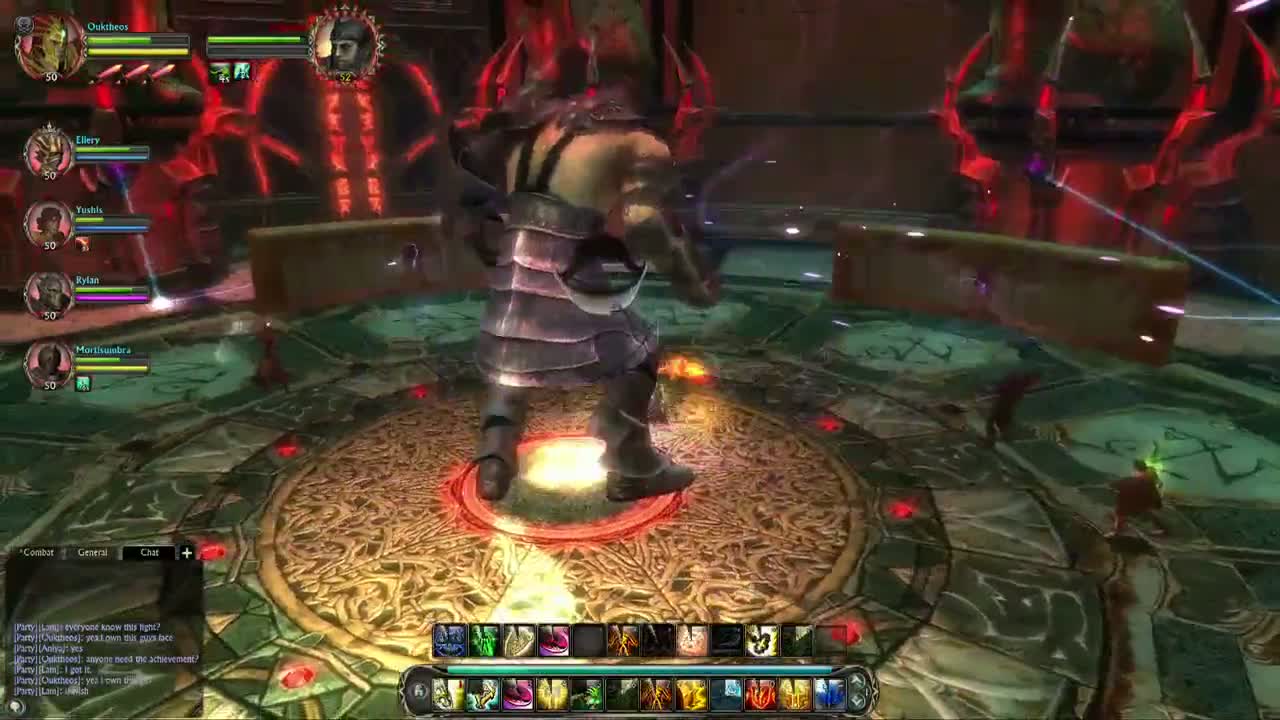Target party member Yushis
The height and width of the screenshot is (720, 1280).
(48, 223)
